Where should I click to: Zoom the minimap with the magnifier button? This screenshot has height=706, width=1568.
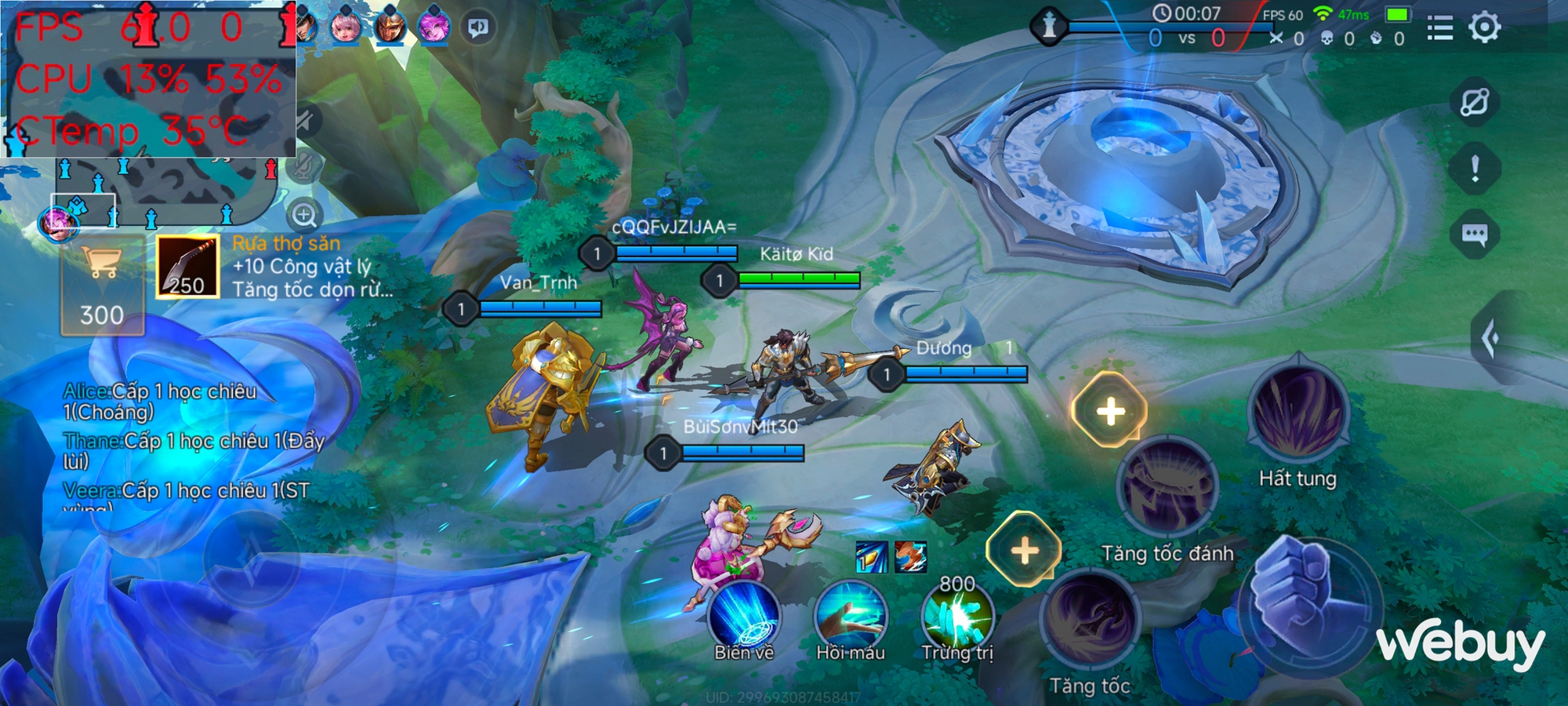coord(304,214)
